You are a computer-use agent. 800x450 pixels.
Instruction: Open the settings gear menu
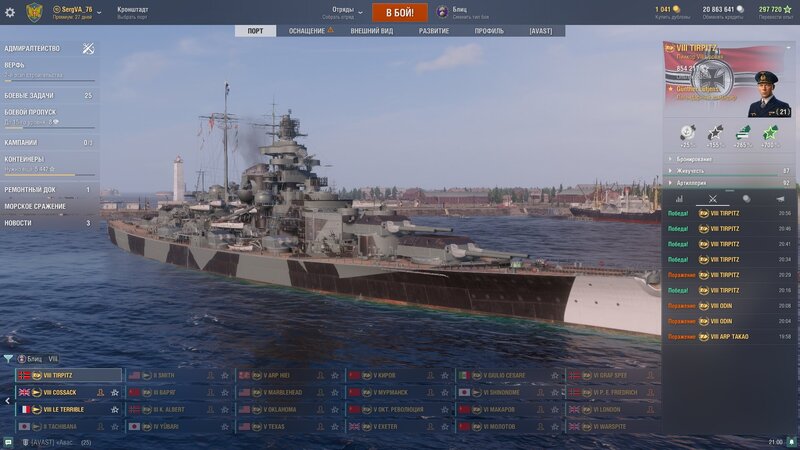point(10,12)
